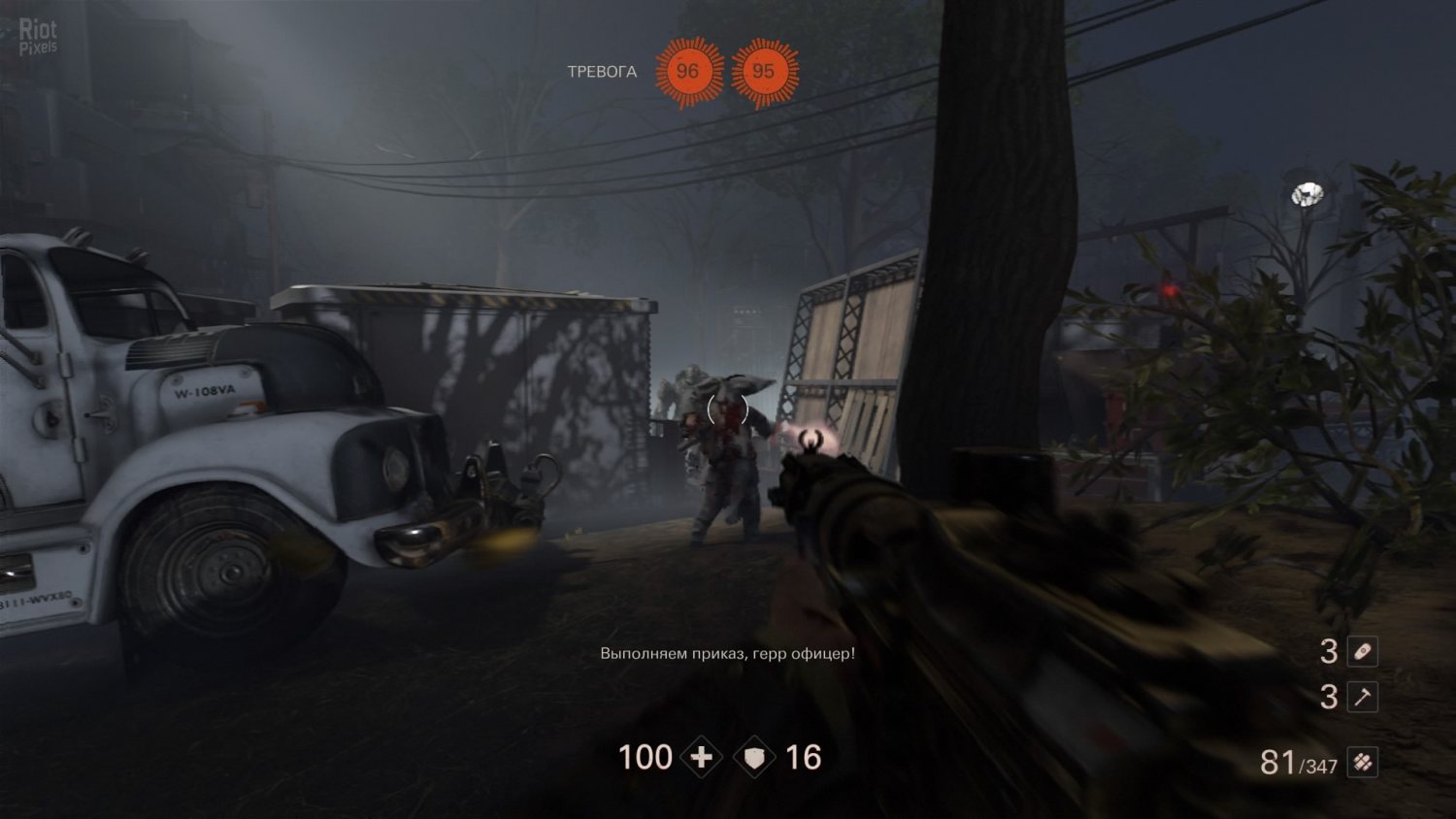Screen dimensions: 1456x819
Task: Click the ammo icon beside 81/347
Action: (x=1363, y=763)
